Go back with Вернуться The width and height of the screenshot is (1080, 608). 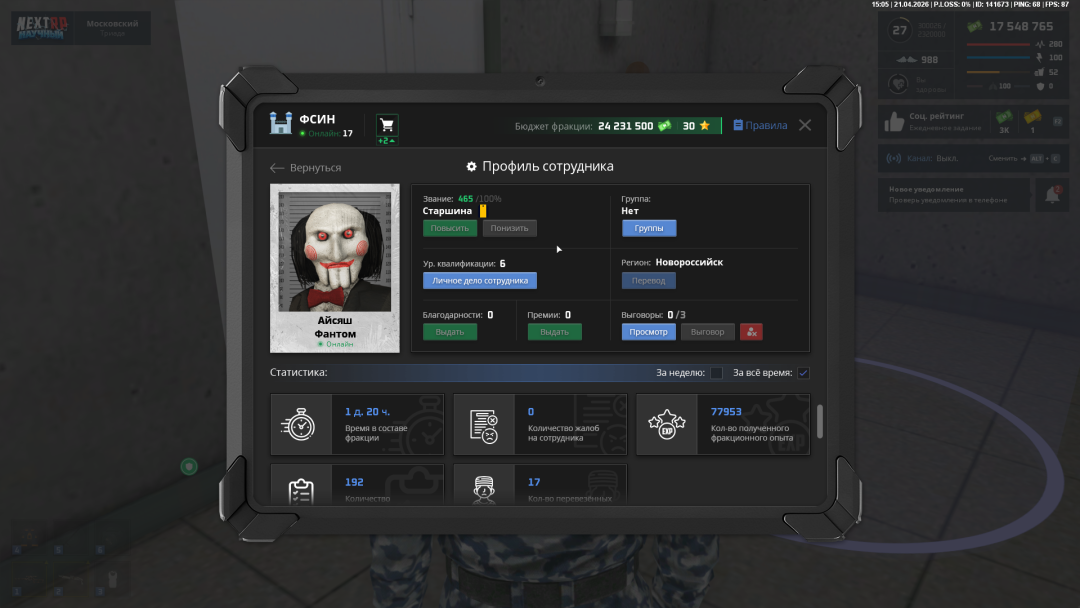click(306, 168)
